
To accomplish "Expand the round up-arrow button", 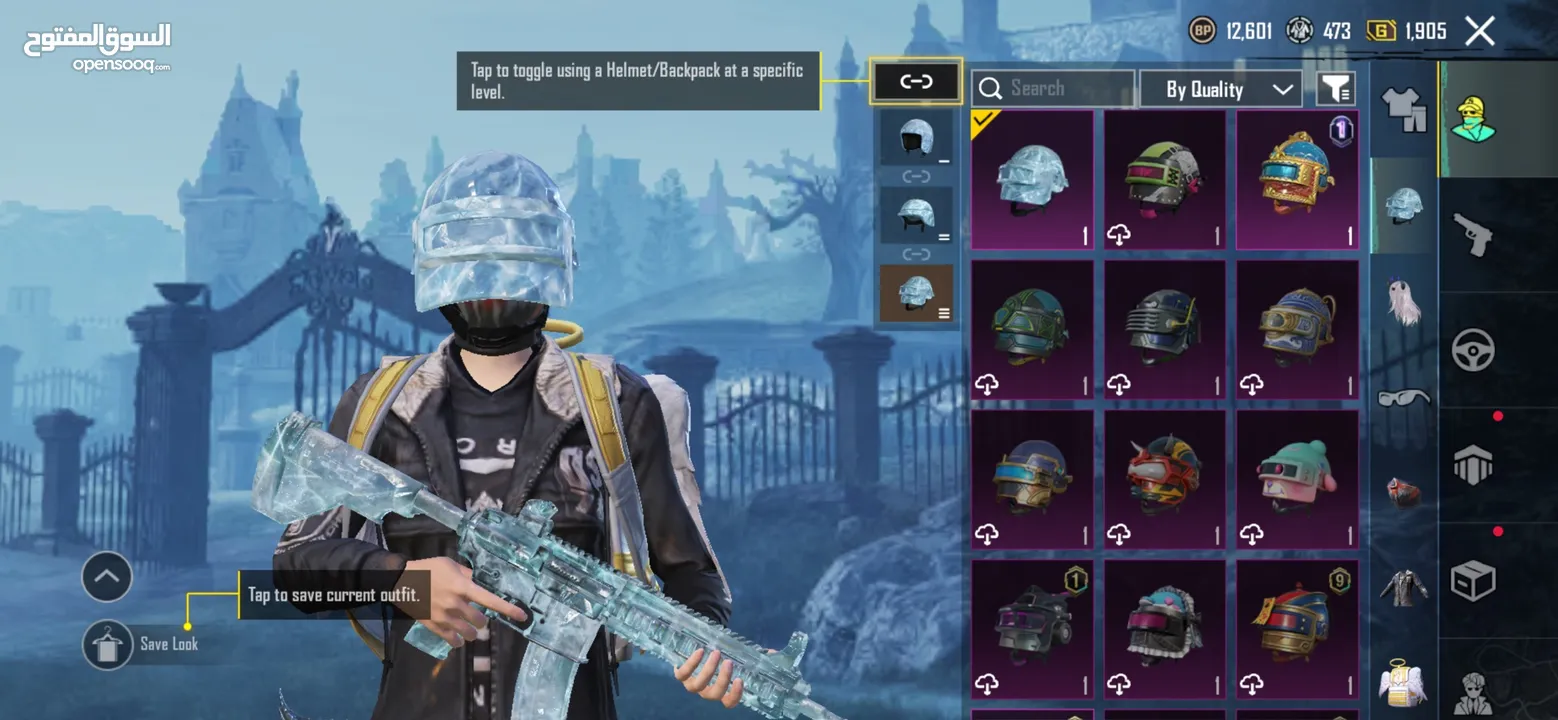I will pos(107,577).
